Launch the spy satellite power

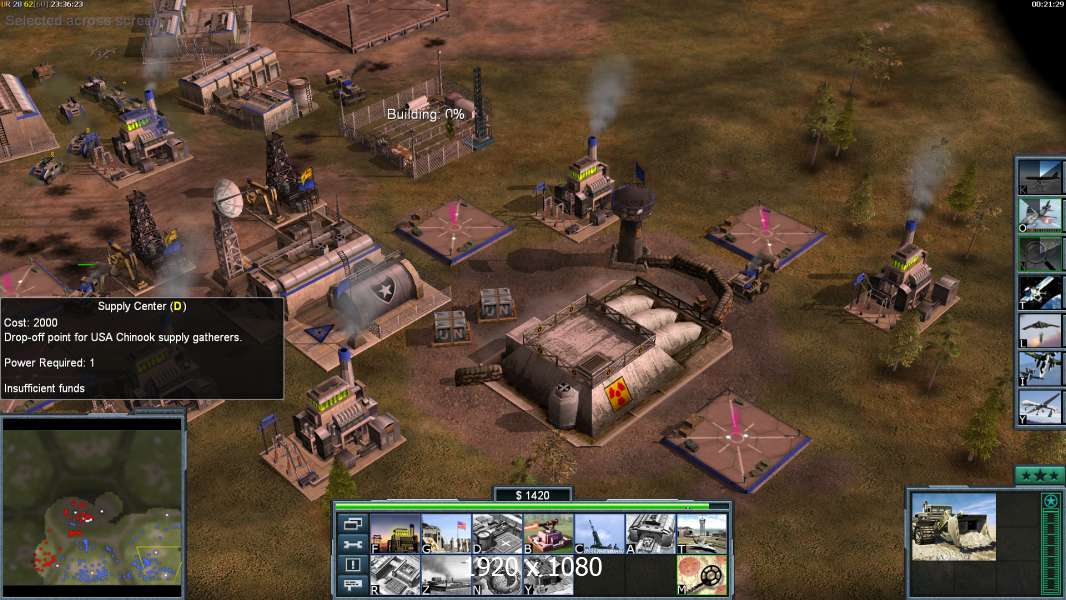[x=1041, y=291]
